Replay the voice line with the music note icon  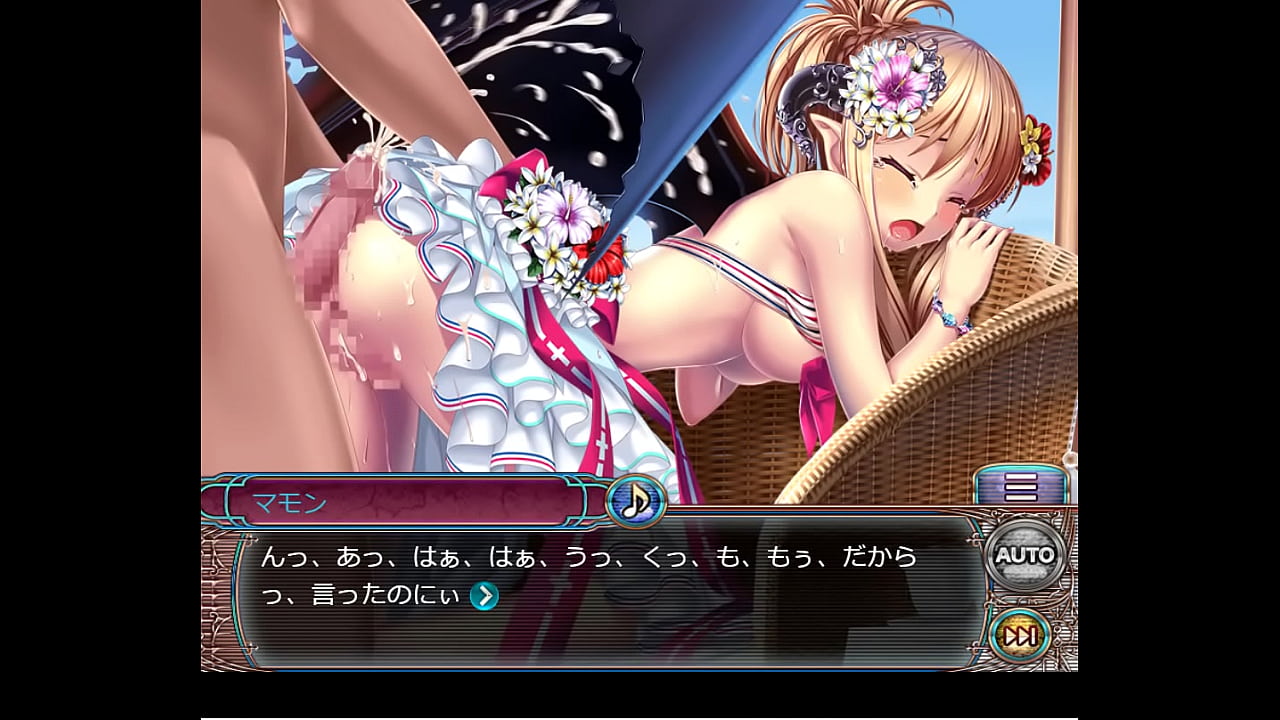coord(635,500)
